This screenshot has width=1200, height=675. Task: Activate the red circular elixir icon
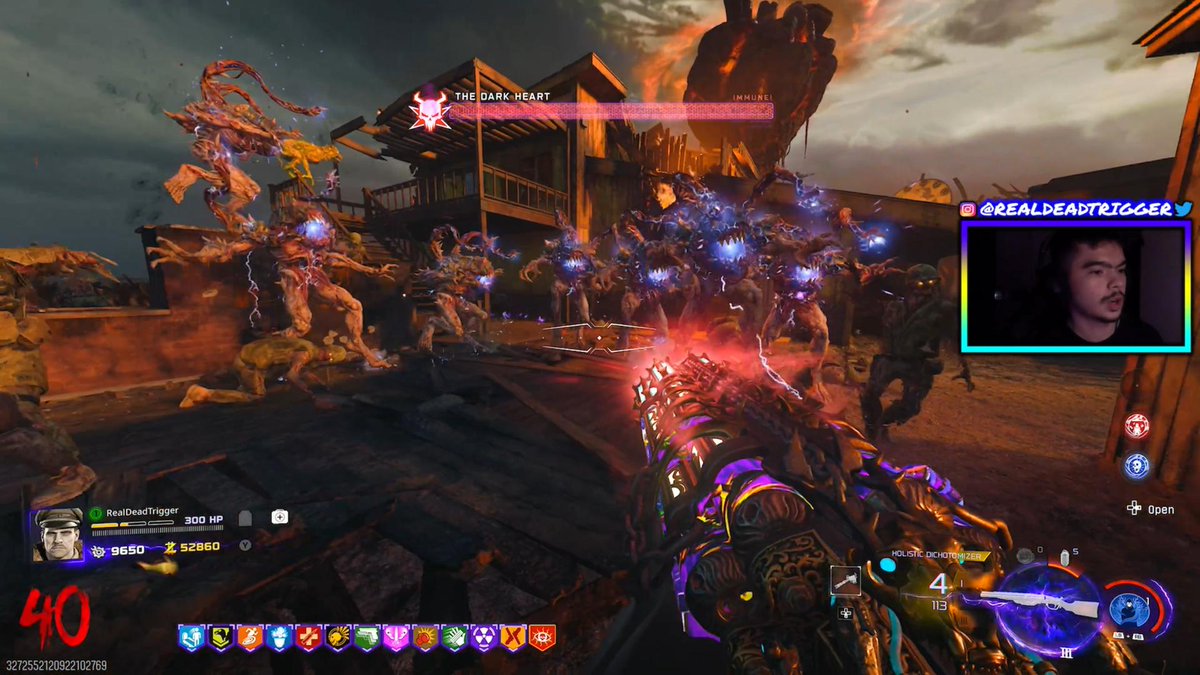tap(1136, 425)
